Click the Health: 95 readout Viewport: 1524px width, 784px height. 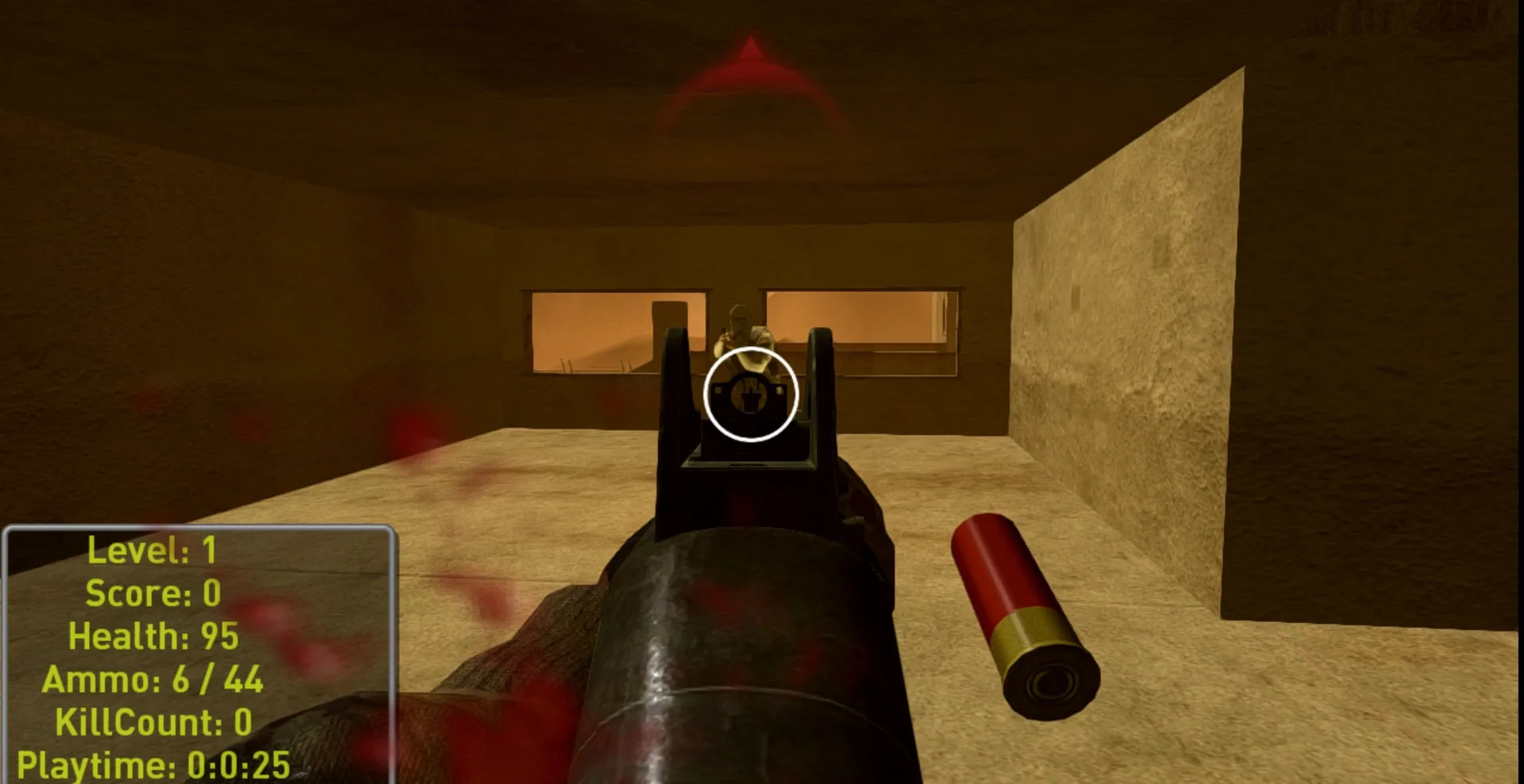(x=153, y=635)
